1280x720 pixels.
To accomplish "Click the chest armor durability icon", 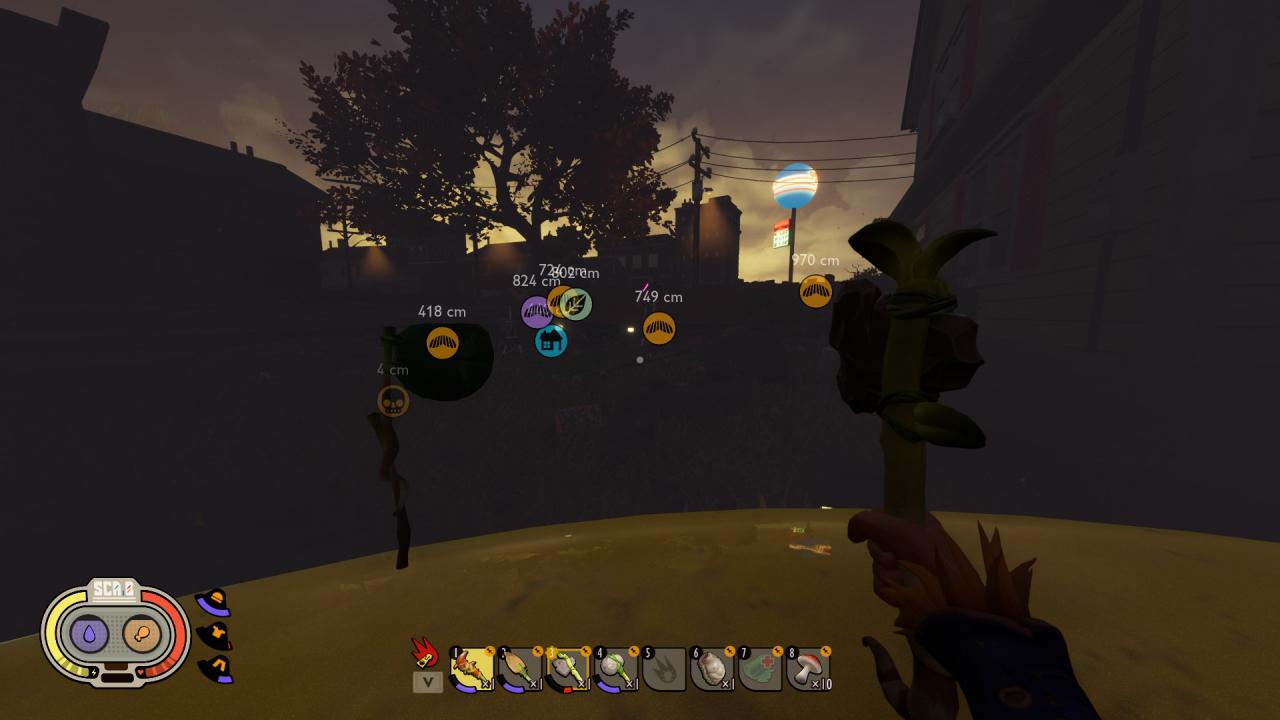I will [x=214, y=635].
